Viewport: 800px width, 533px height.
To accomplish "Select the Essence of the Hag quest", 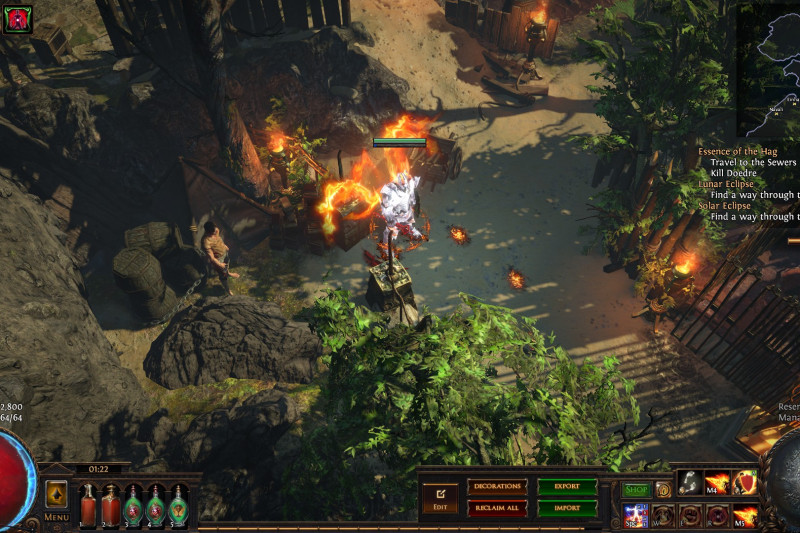I will [x=740, y=151].
